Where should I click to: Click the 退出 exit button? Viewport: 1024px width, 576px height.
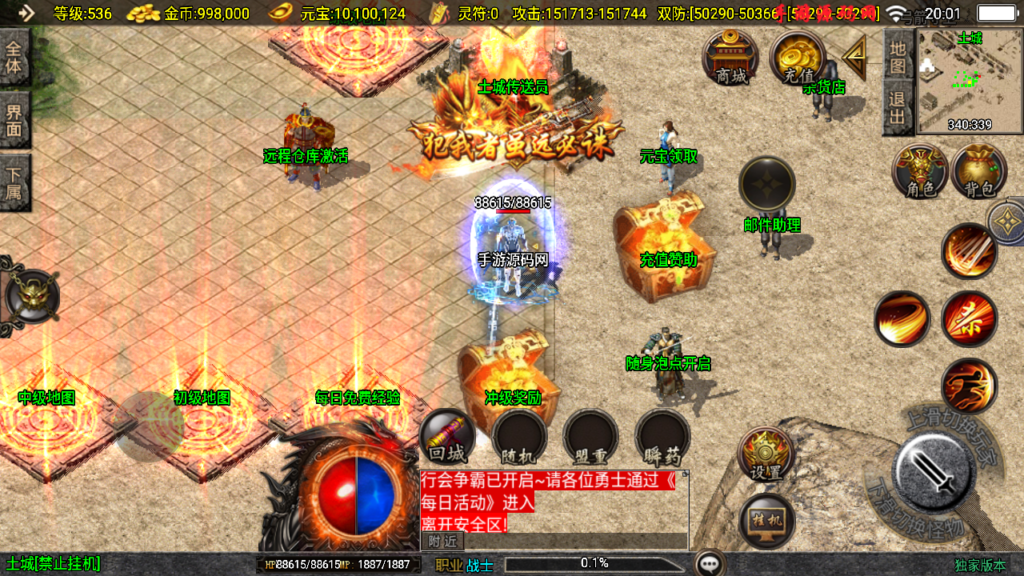[x=898, y=108]
